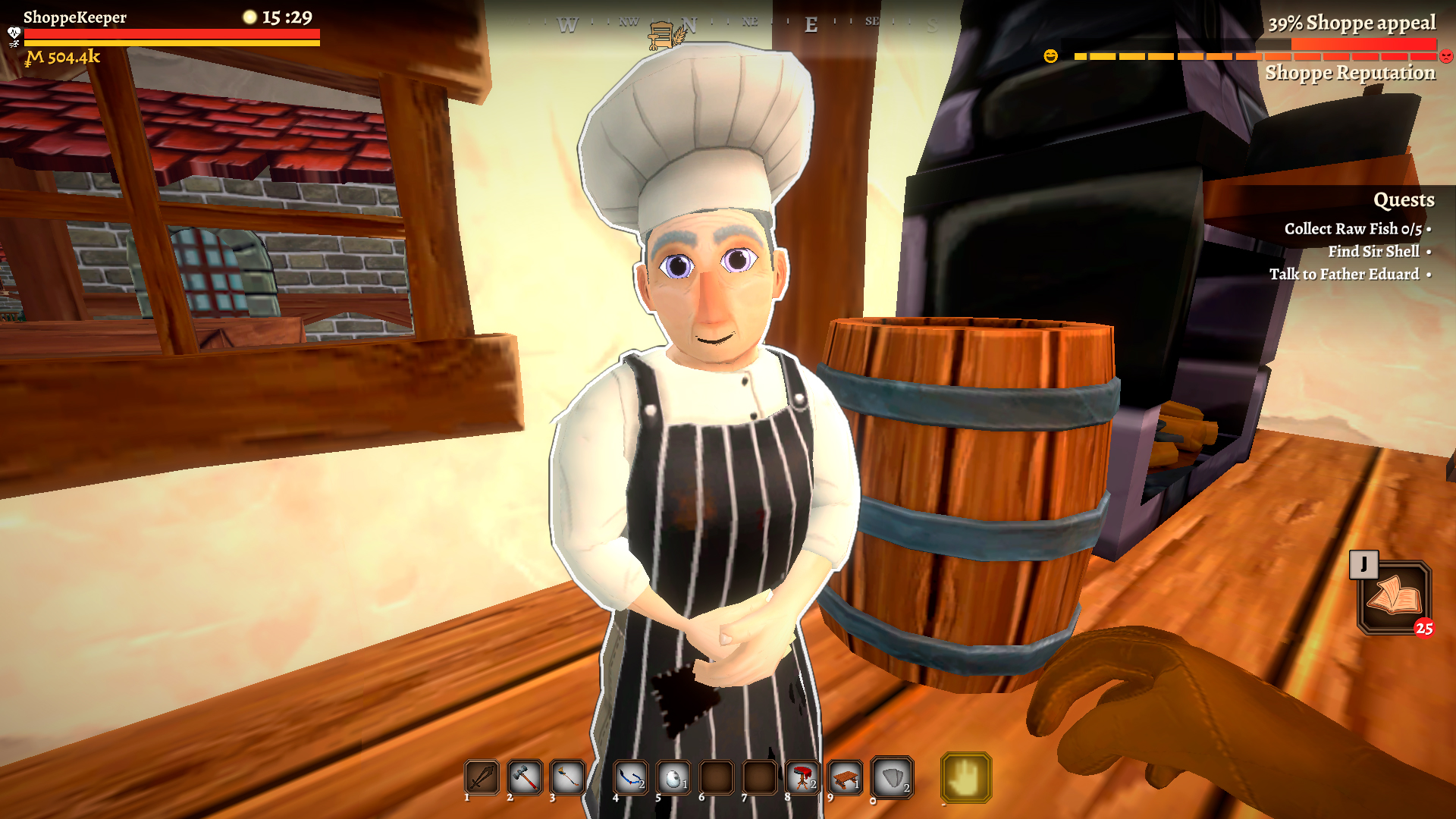Select the sword in hotbar slot 1
Image resolution: width=1456 pixels, height=819 pixels.
tap(480, 777)
